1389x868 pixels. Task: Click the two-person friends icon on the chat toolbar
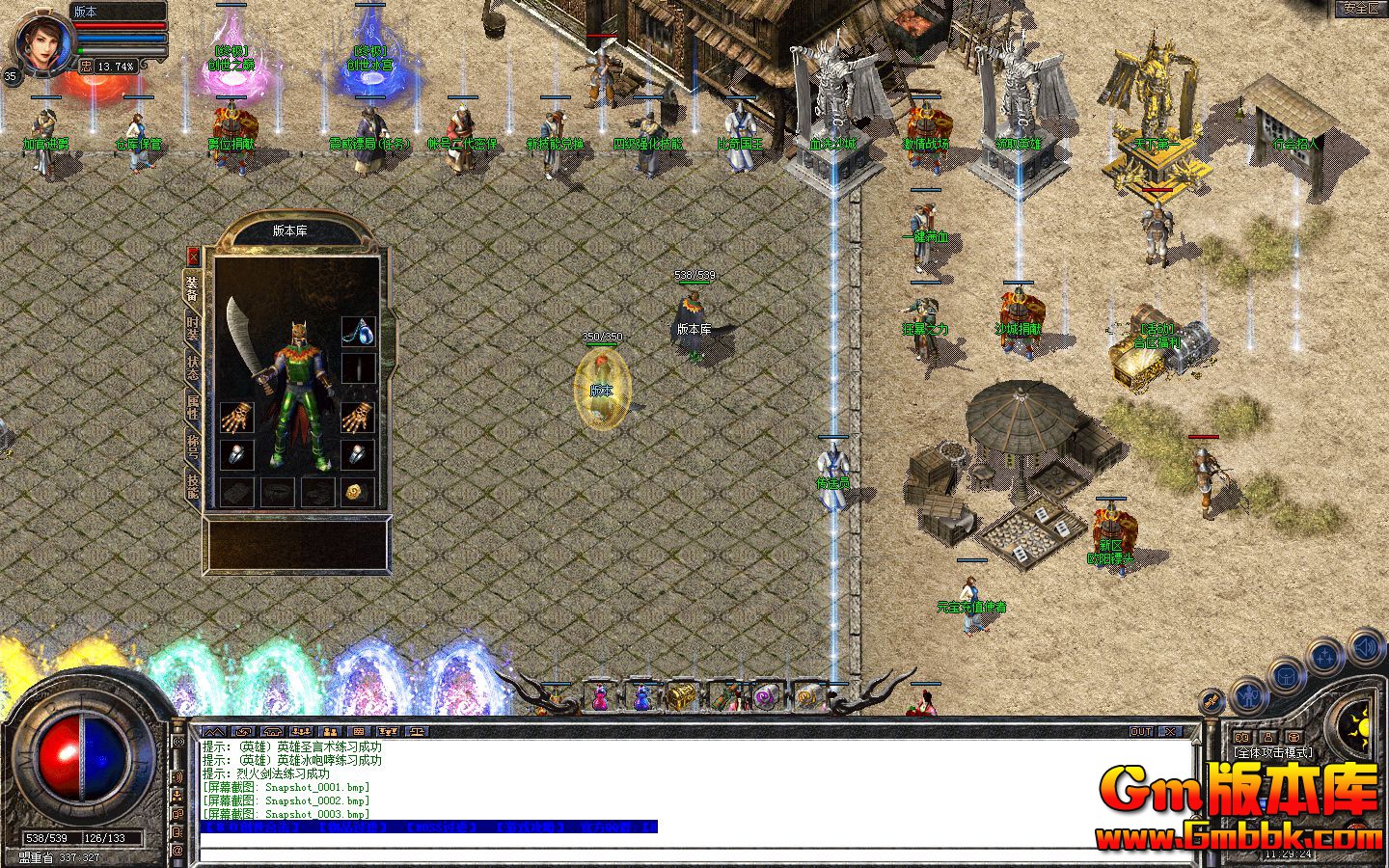[x=330, y=732]
